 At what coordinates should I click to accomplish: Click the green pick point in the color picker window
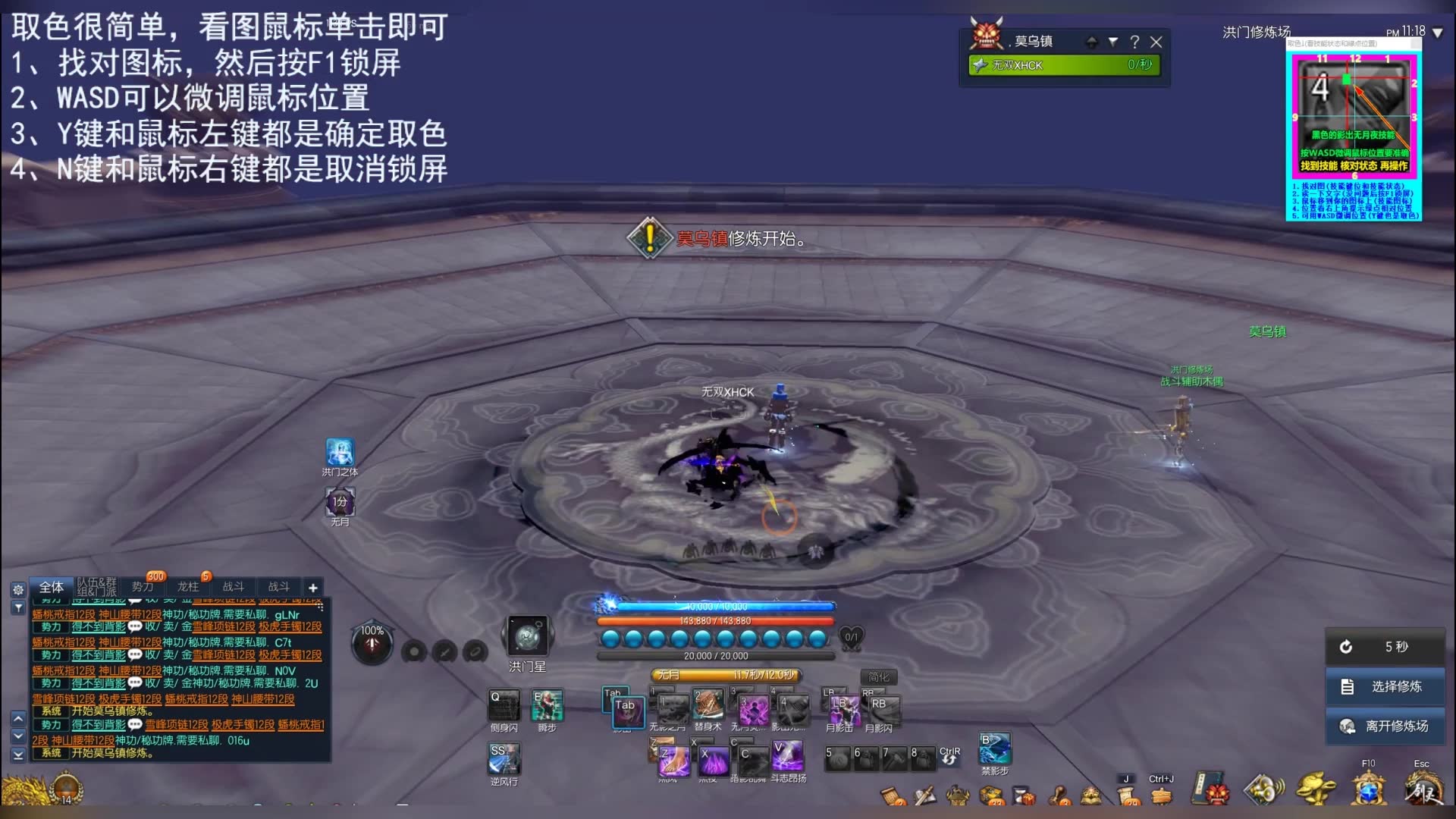[1346, 79]
